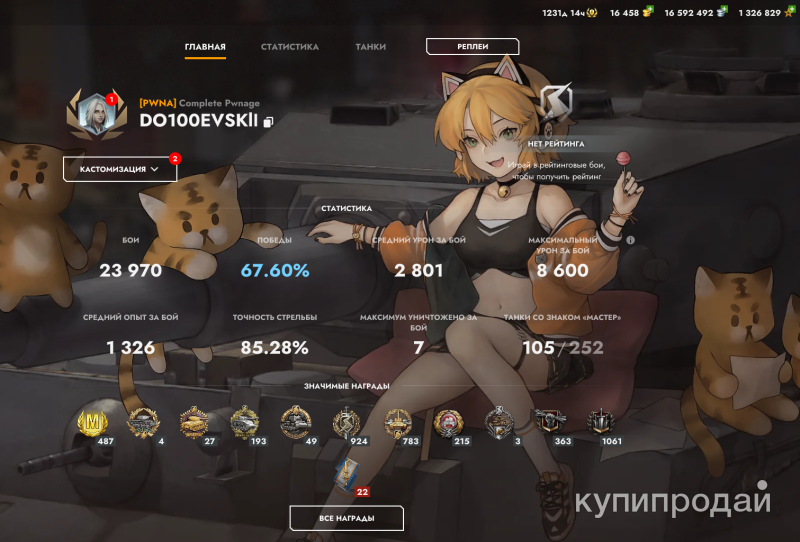Inspect the medal with count 1061
This screenshot has width=800, height=542.
tap(601, 423)
